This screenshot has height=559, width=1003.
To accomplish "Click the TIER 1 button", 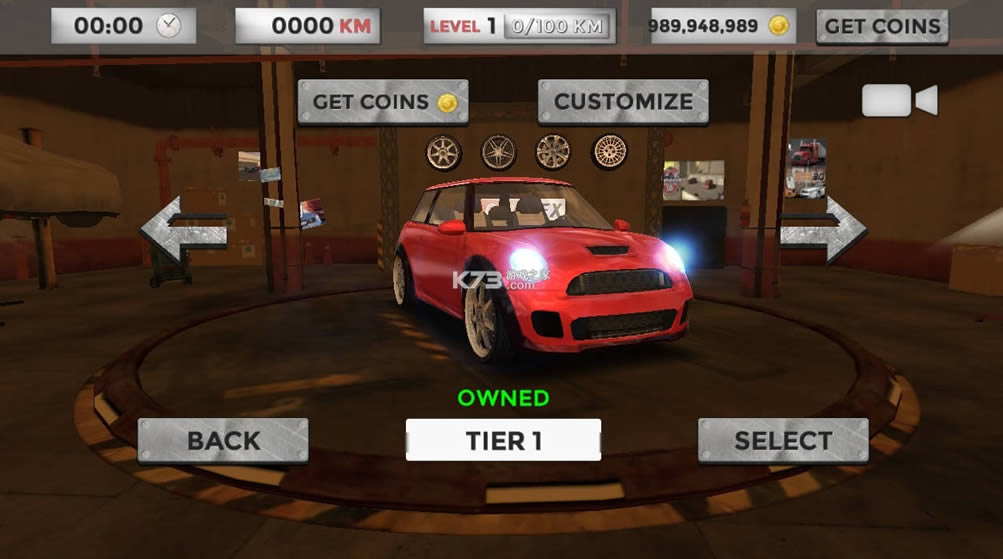I will pyautogui.click(x=503, y=440).
